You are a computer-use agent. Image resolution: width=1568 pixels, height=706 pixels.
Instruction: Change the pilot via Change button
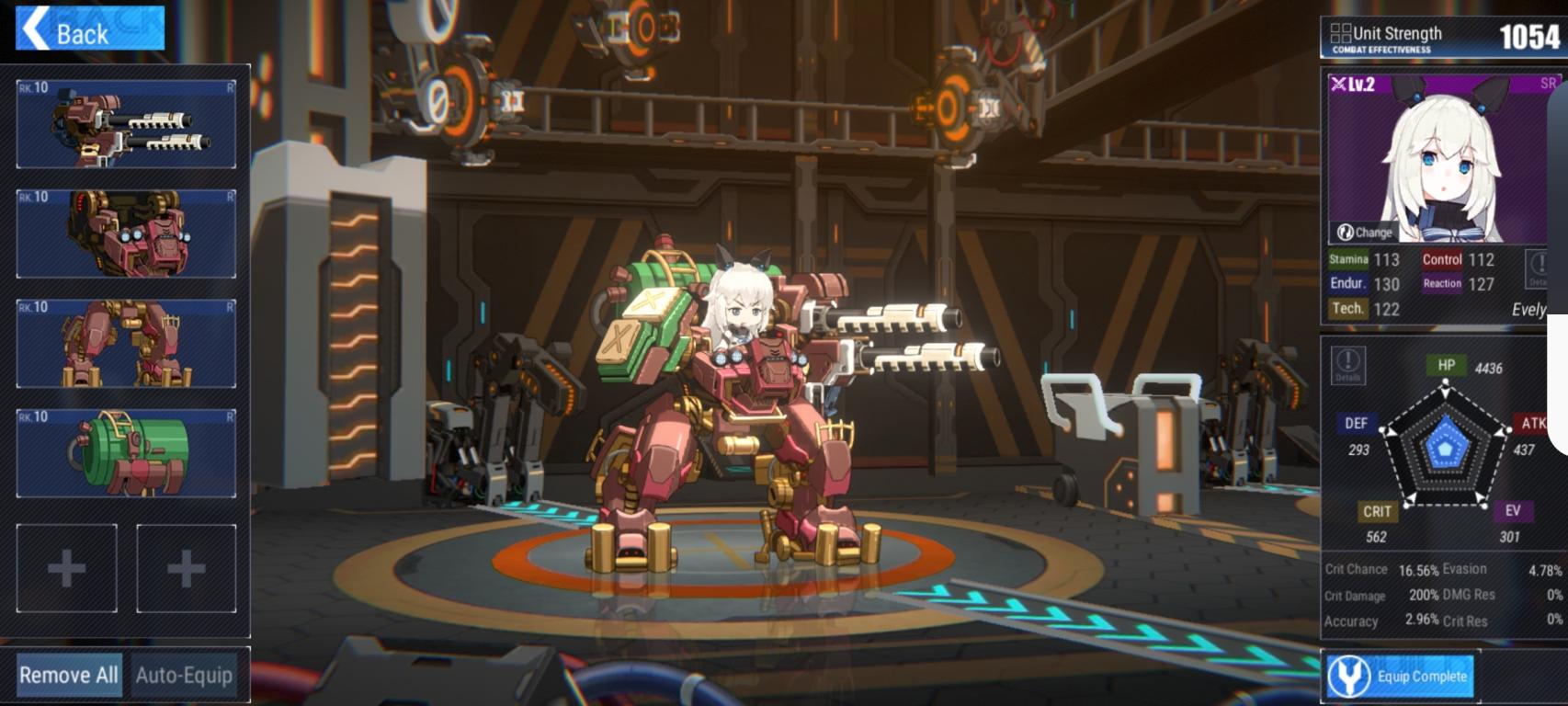[x=1364, y=233]
